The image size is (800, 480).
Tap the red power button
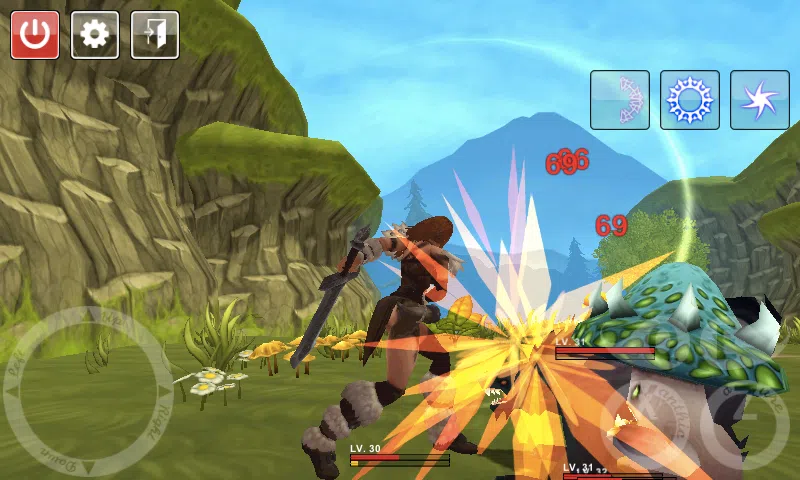35,35
